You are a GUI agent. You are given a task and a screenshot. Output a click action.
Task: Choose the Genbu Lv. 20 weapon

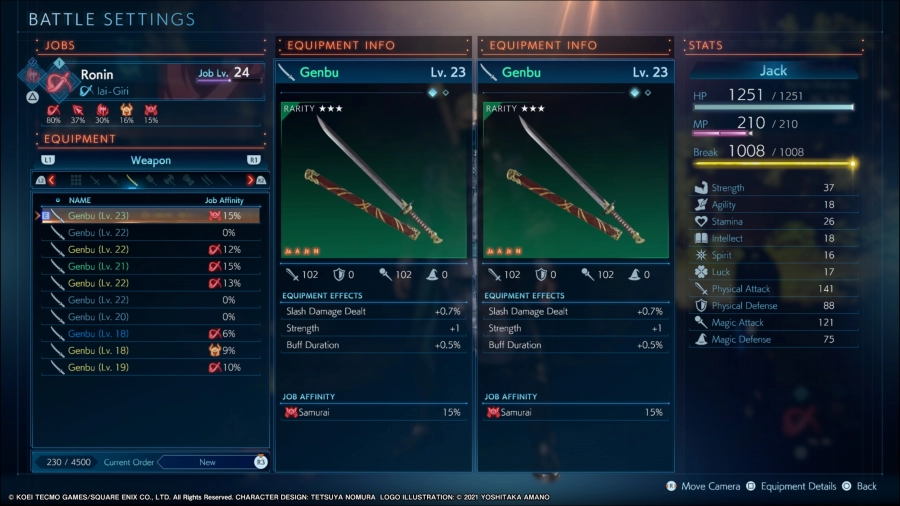click(150, 317)
